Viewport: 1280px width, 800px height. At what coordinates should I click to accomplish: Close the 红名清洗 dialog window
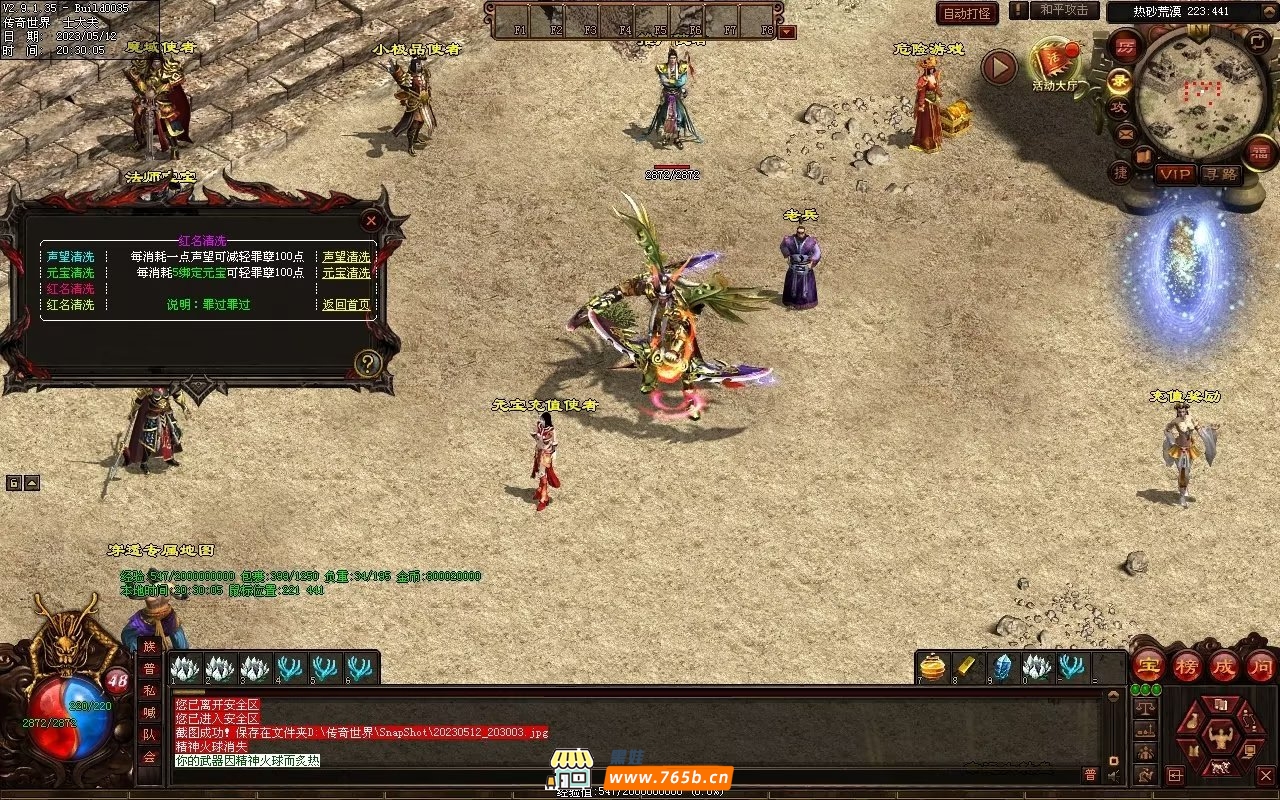point(371,220)
